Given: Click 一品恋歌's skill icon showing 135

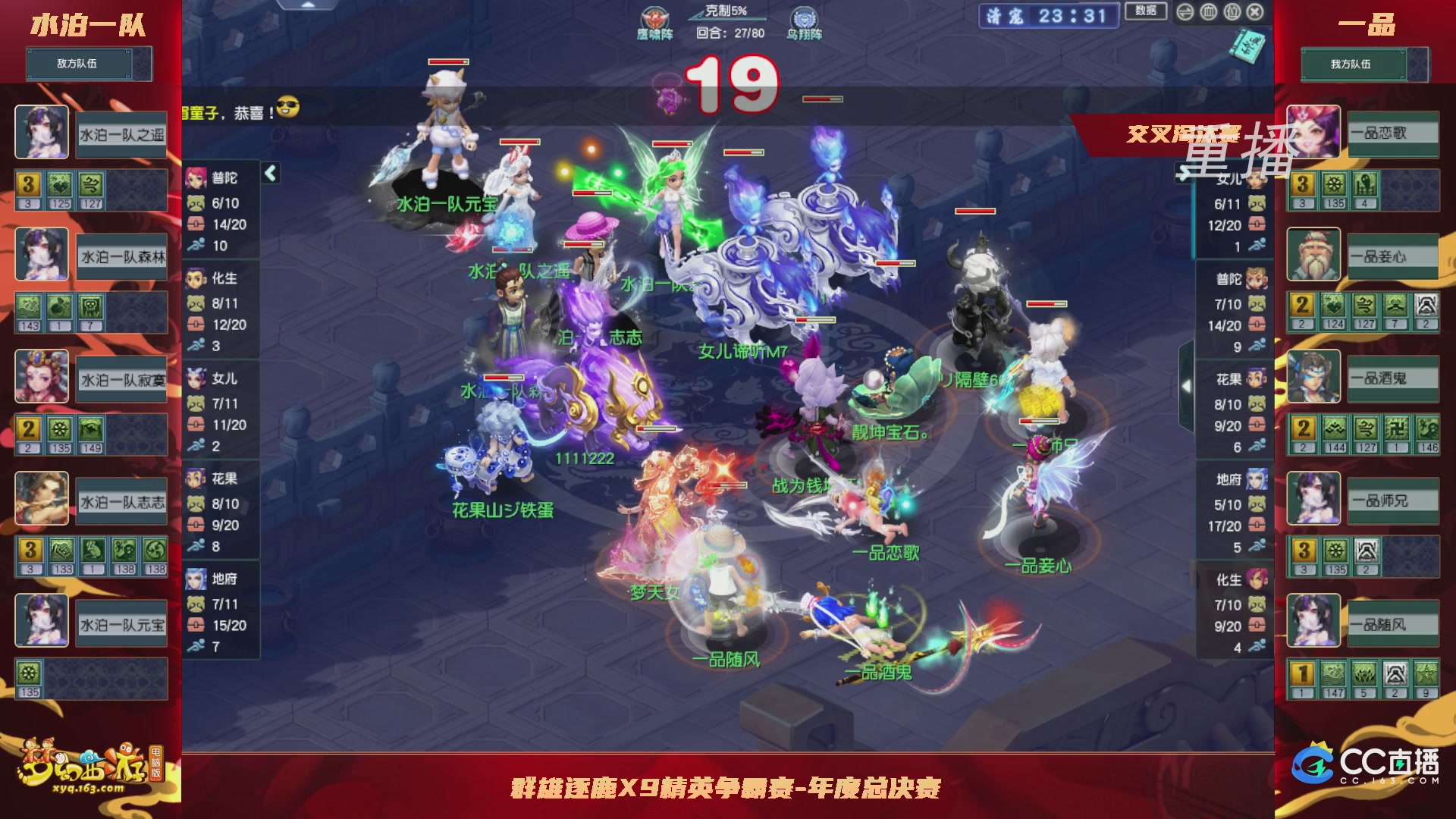Looking at the screenshot, I should click(1335, 184).
